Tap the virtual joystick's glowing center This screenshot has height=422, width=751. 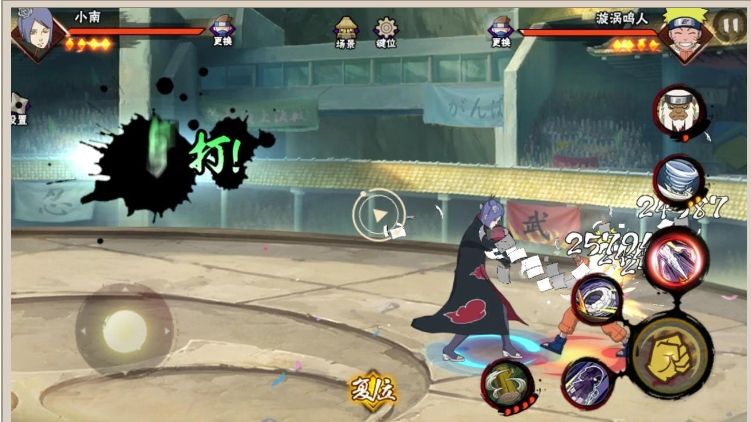pyautogui.click(x=126, y=328)
